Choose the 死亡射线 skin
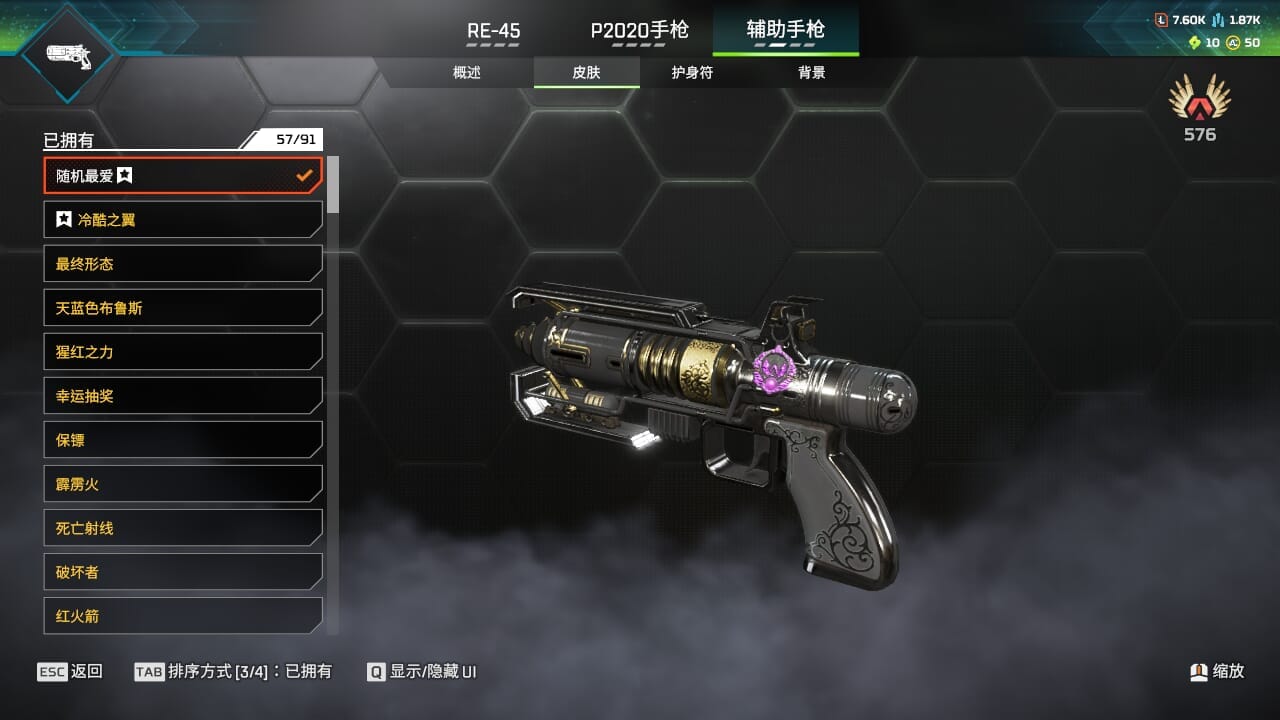The width and height of the screenshot is (1280, 720). (183, 528)
